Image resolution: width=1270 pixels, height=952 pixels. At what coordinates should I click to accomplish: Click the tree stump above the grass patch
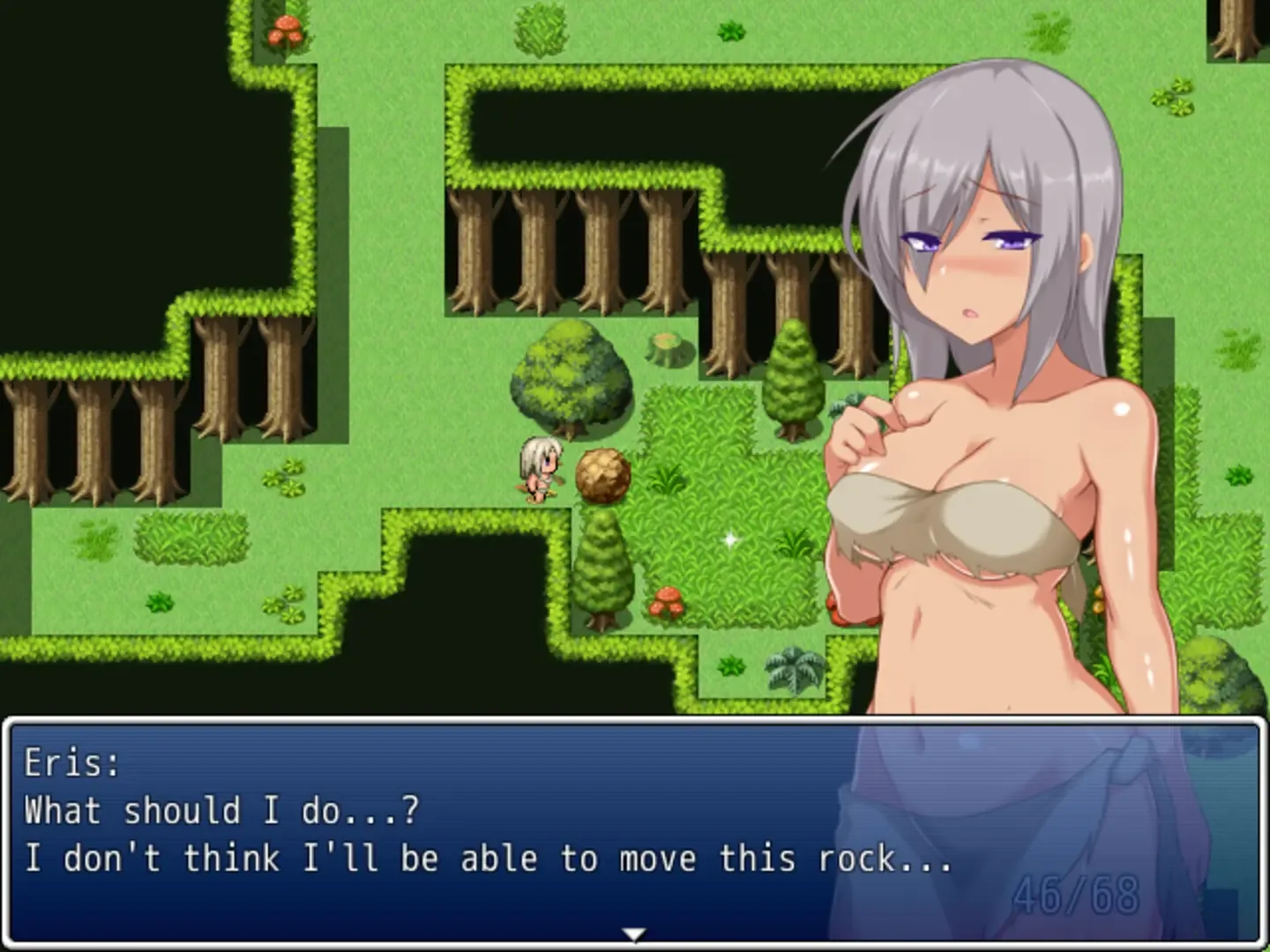coord(664,349)
